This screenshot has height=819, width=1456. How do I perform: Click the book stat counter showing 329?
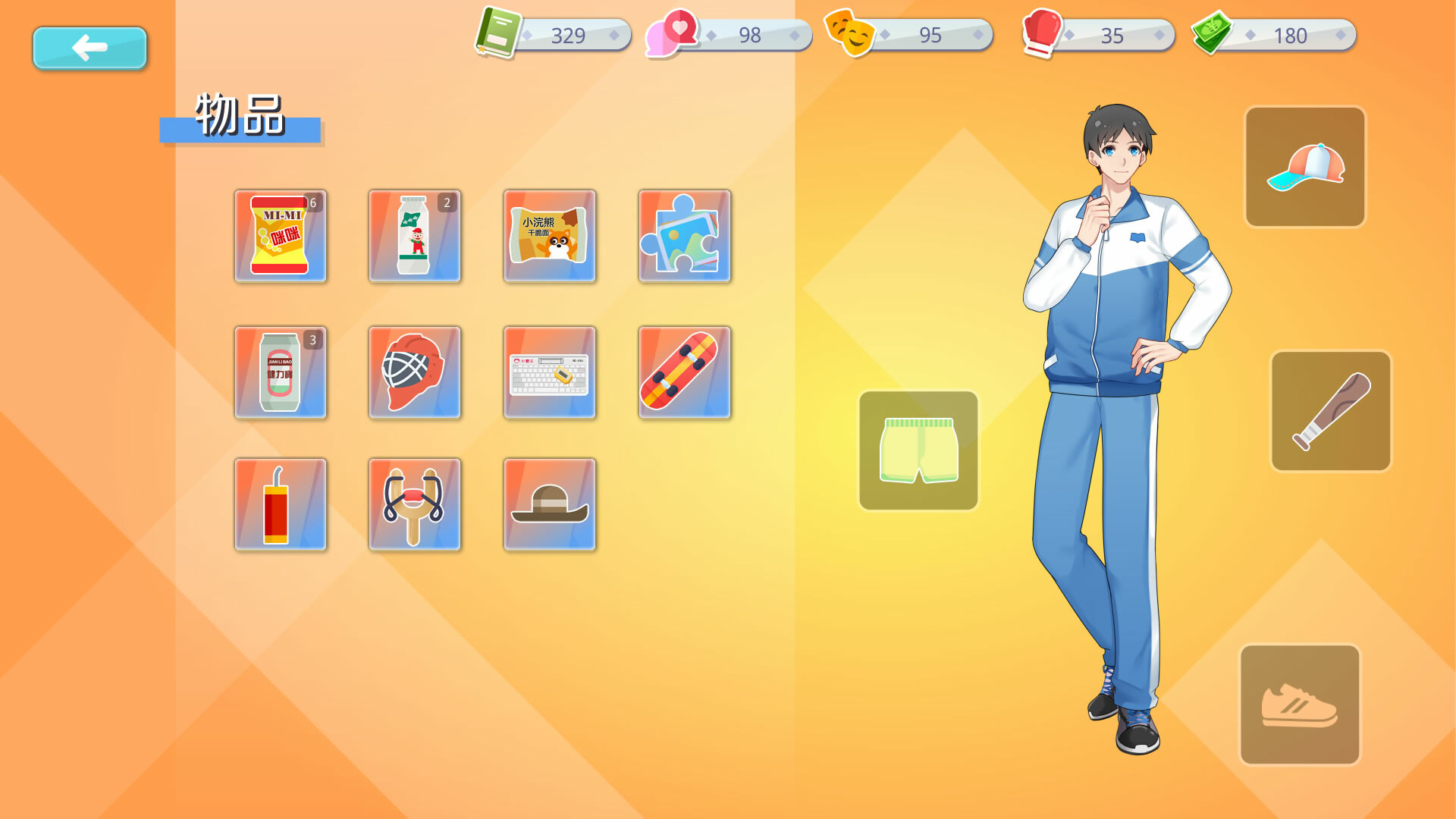click(554, 35)
